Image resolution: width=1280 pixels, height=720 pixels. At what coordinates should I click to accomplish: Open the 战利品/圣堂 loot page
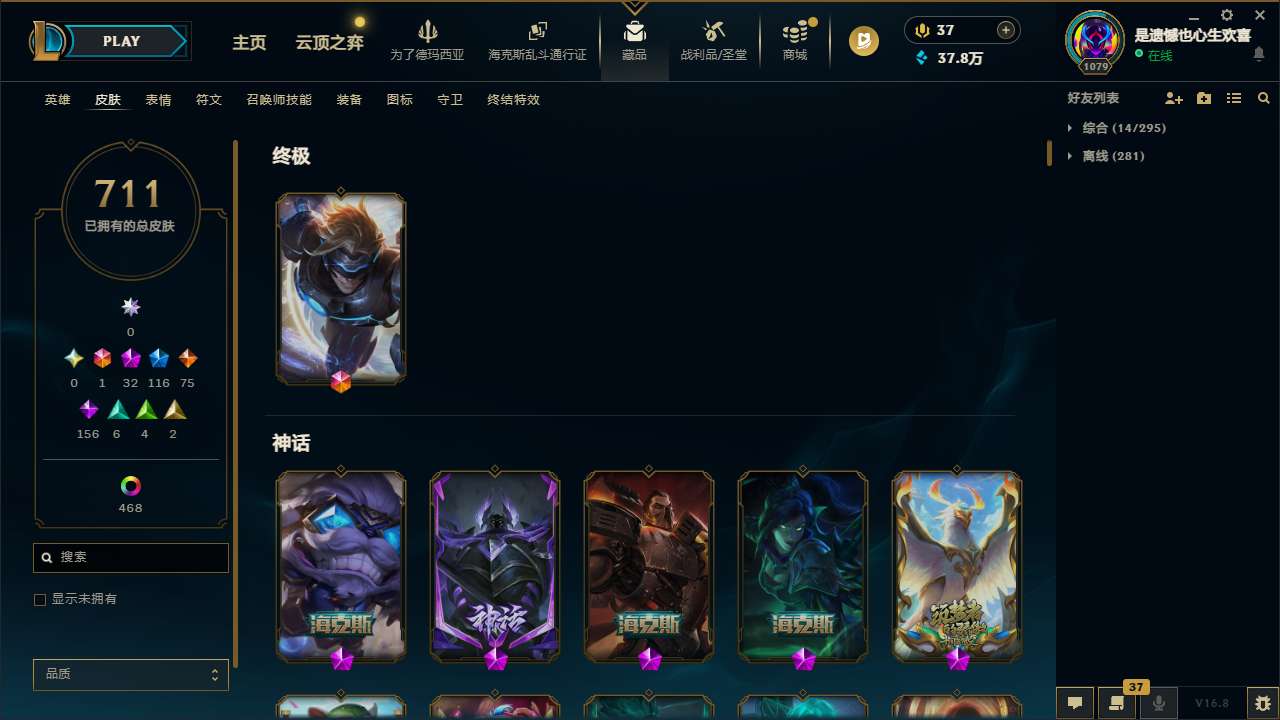(713, 42)
